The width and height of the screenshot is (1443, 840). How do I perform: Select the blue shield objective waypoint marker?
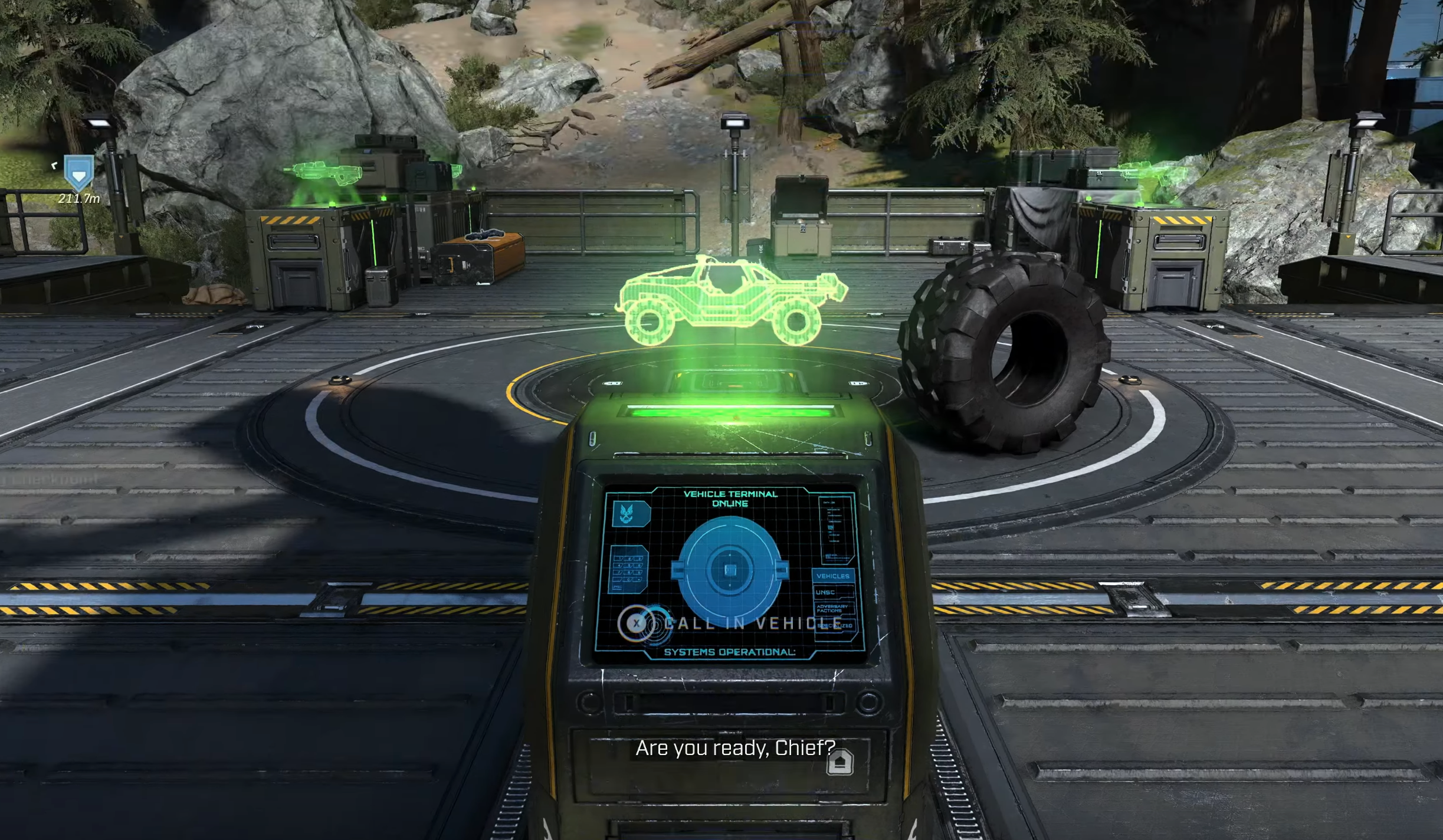(78, 173)
